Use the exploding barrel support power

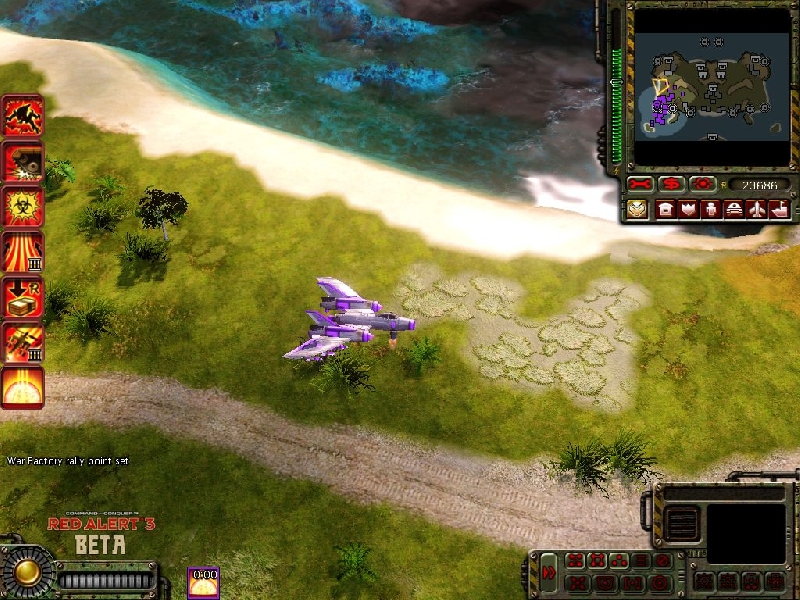pyautogui.click(x=22, y=161)
